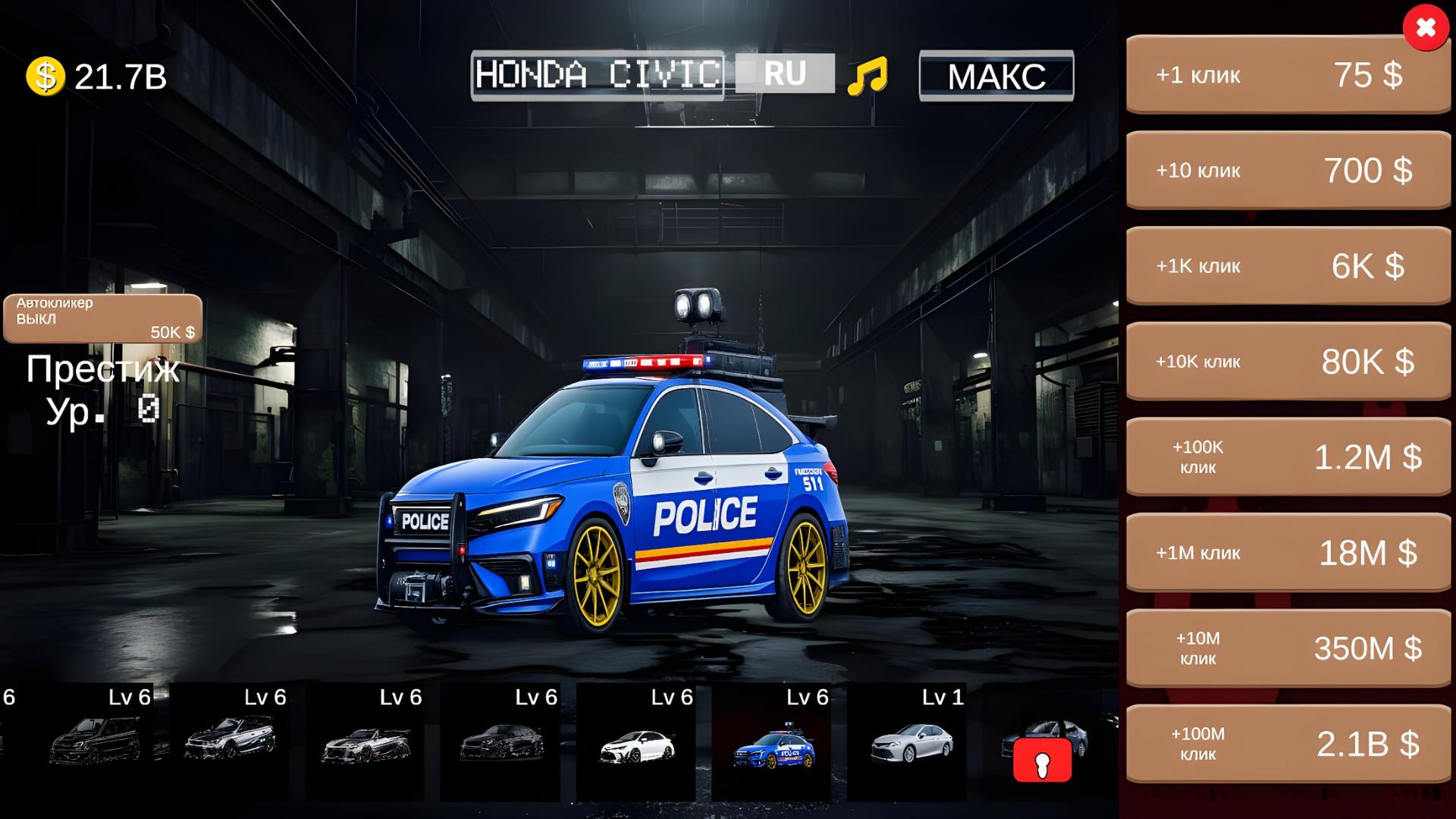Image resolution: width=1456 pixels, height=819 pixels.
Task: Buy the +1 клик upgrade for 75 $
Action: (x=1287, y=75)
